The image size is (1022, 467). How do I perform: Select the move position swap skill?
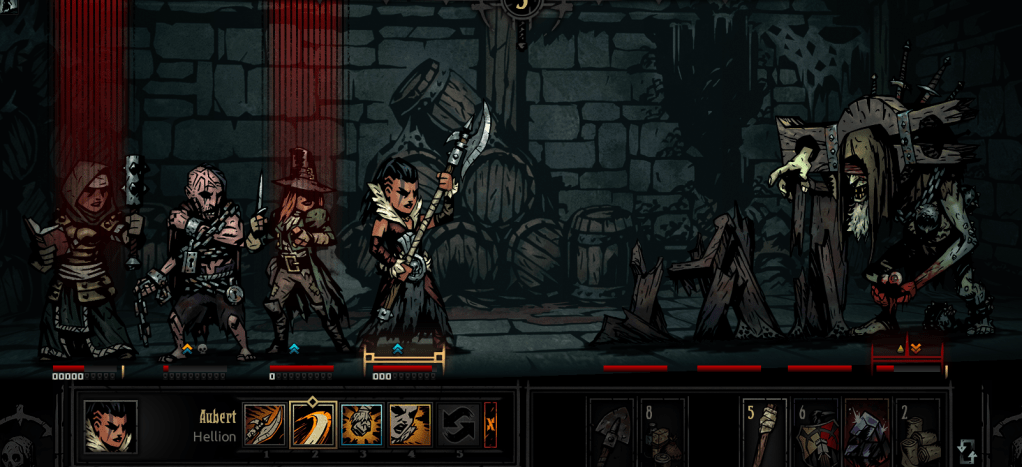coord(458,424)
